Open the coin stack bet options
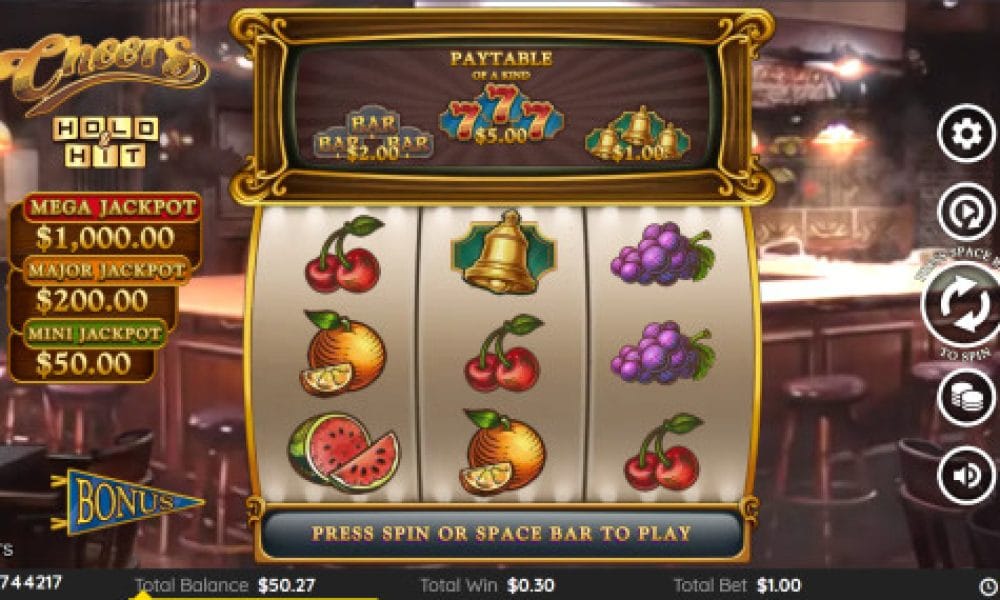Viewport: 1000px width, 600px height. [x=965, y=397]
